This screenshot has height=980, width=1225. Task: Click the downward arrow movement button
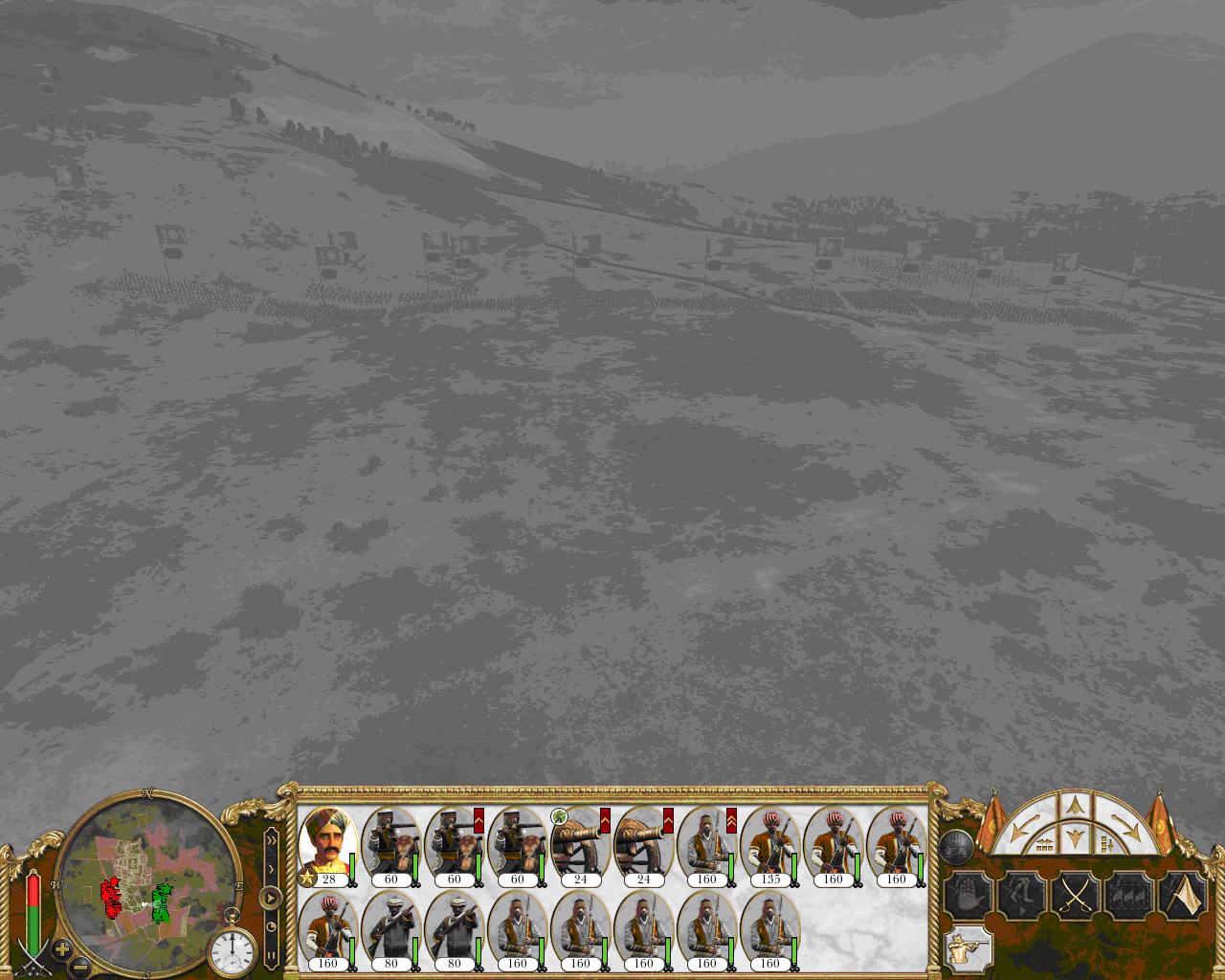click(1074, 839)
